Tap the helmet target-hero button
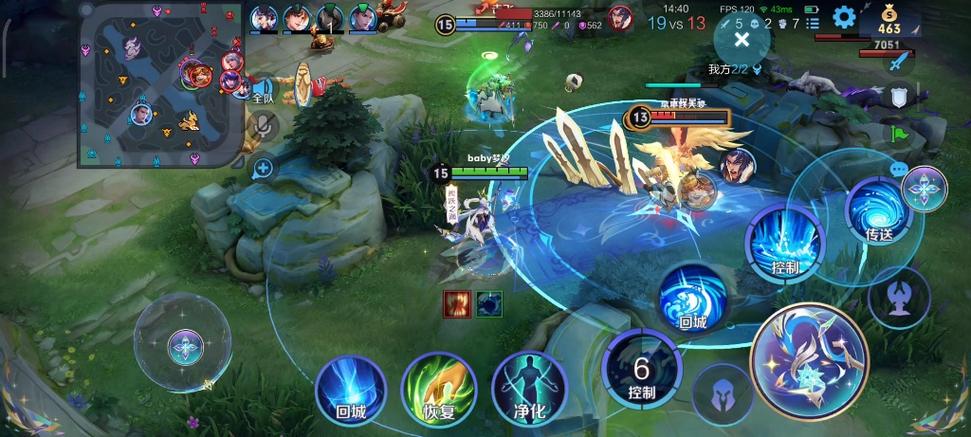The width and height of the screenshot is (971, 437). coord(722,394)
